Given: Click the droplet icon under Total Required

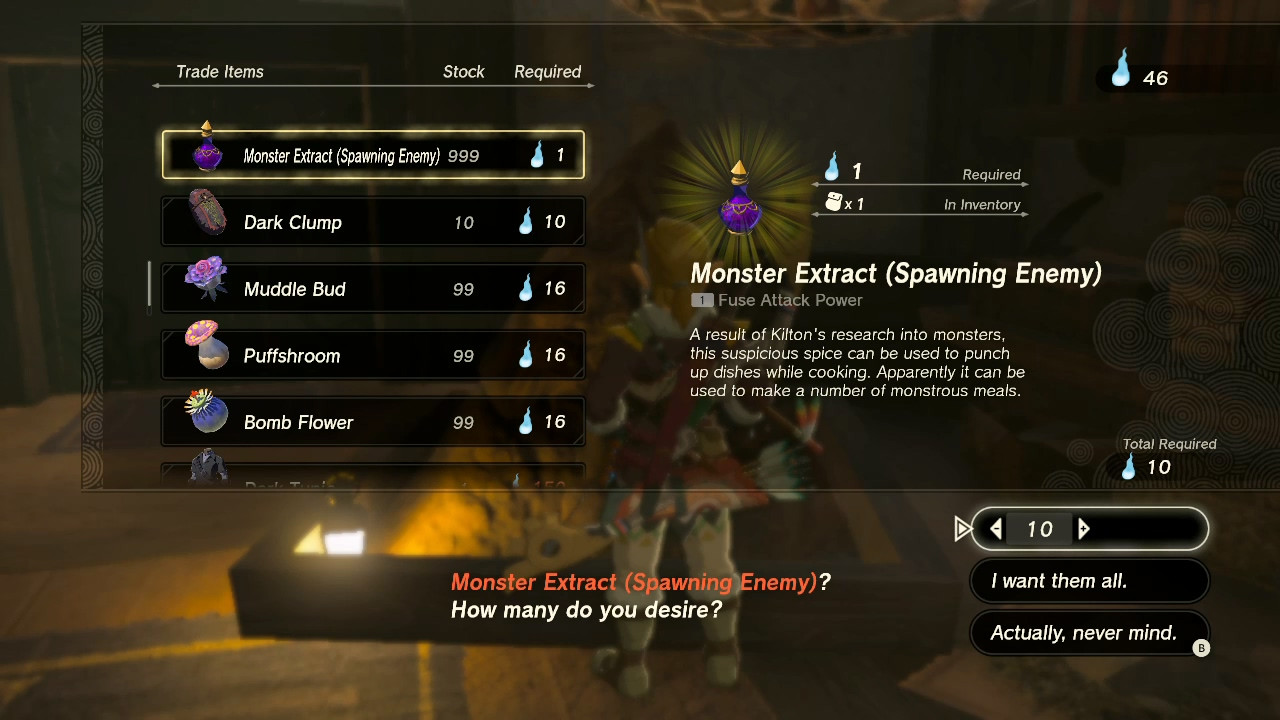Looking at the screenshot, I should pyautogui.click(x=1129, y=466).
